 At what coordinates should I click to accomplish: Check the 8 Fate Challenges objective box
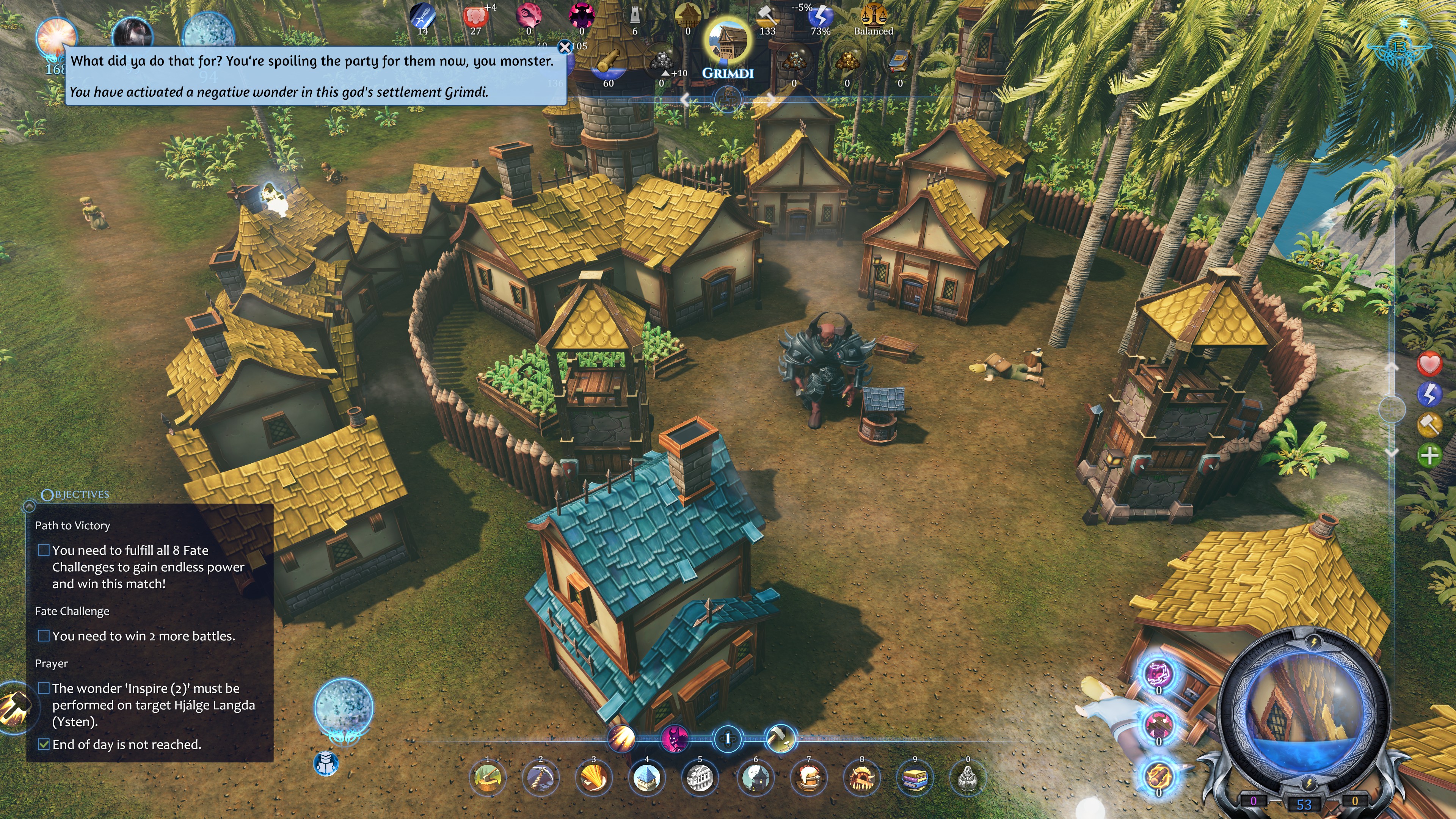(x=44, y=549)
